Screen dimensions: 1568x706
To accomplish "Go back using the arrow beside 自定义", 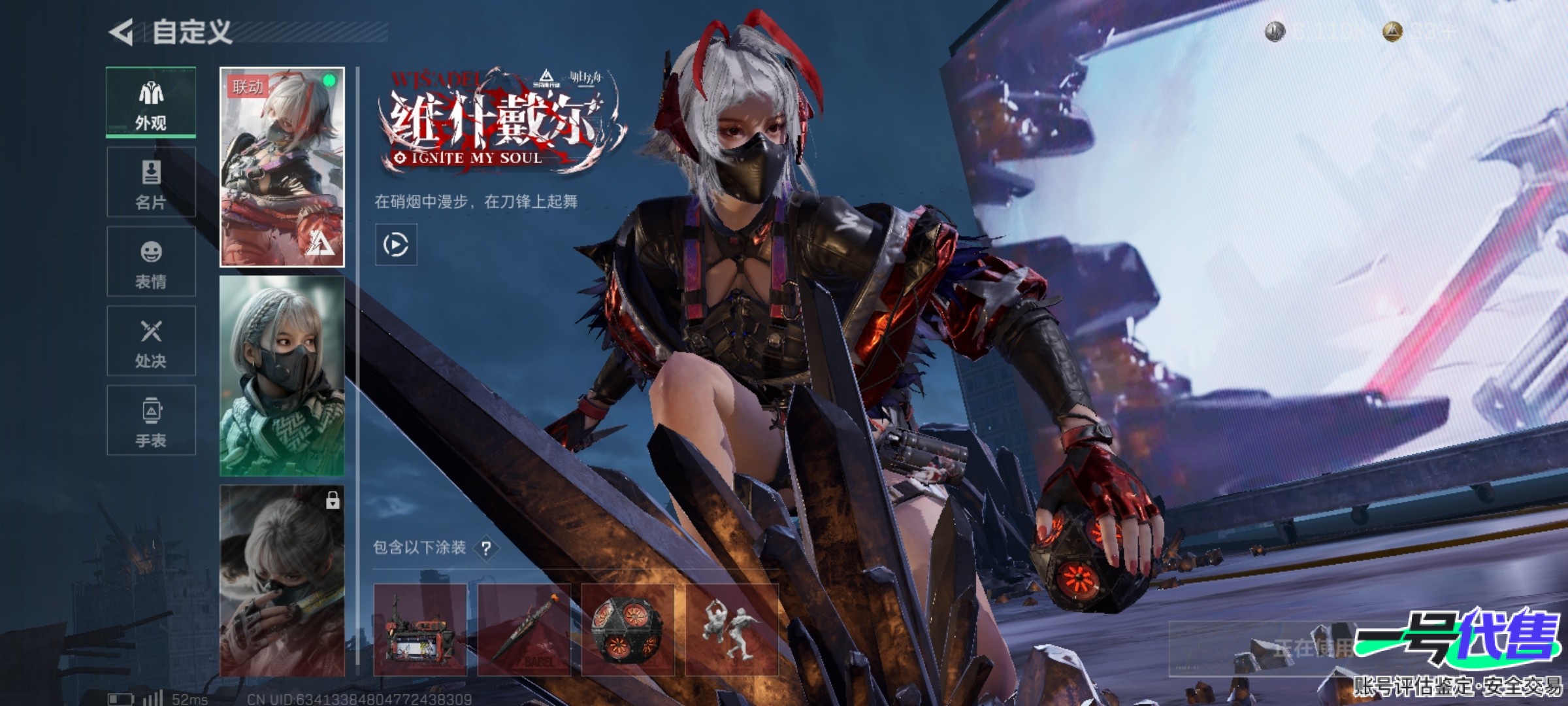I will click(122, 32).
